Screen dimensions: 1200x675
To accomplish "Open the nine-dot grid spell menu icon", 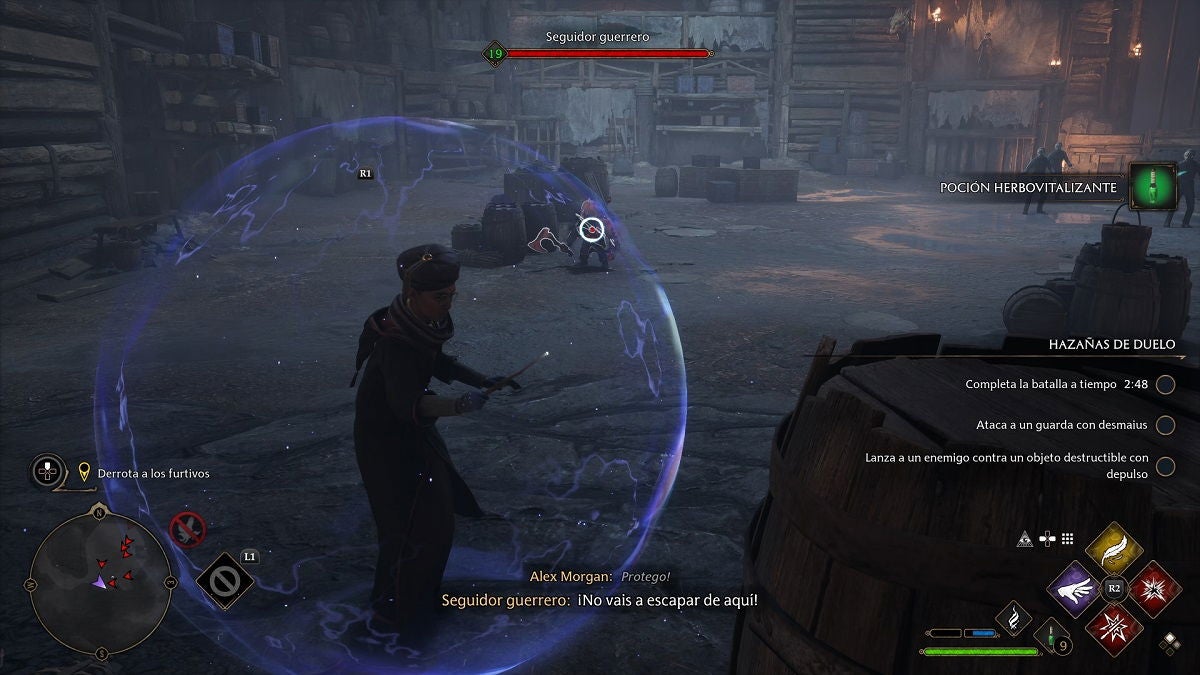I will [x=1067, y=538].
